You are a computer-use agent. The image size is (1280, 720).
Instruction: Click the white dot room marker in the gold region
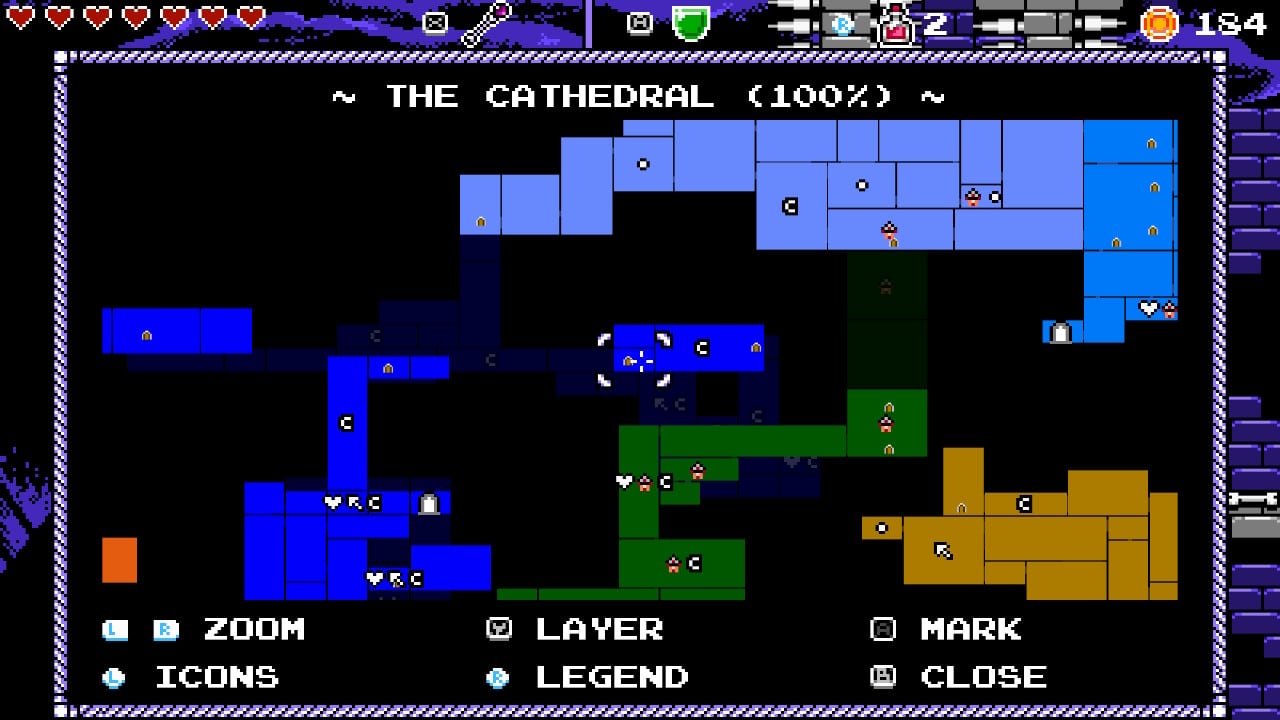881,527
